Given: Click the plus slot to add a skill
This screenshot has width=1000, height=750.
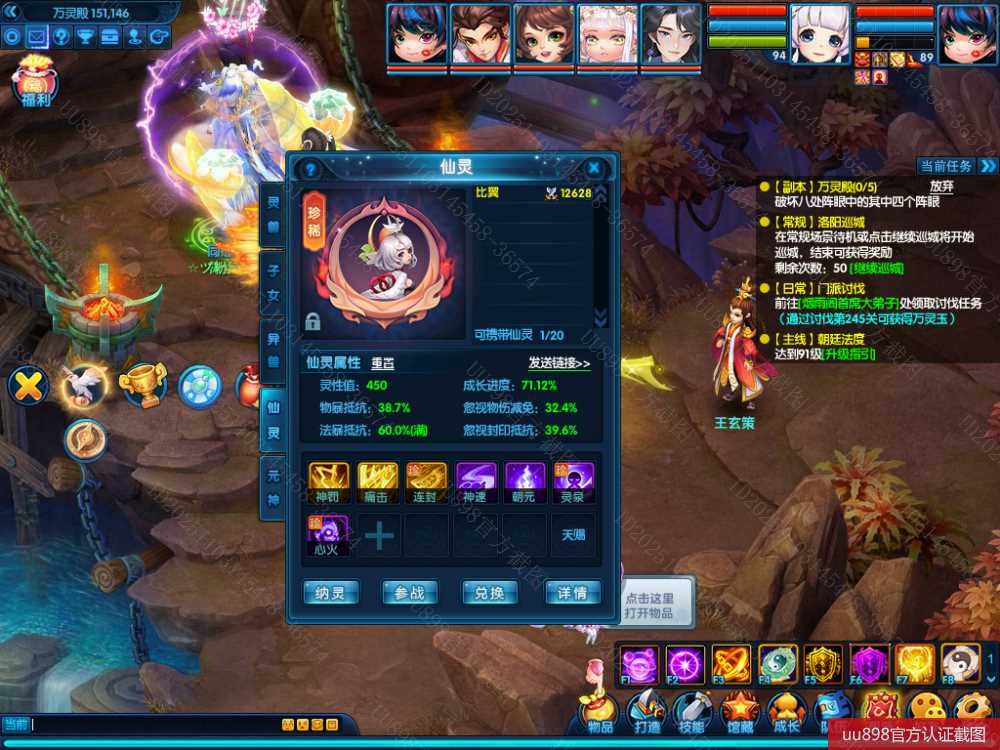Looking at the screenshot, I should (379, 536).
